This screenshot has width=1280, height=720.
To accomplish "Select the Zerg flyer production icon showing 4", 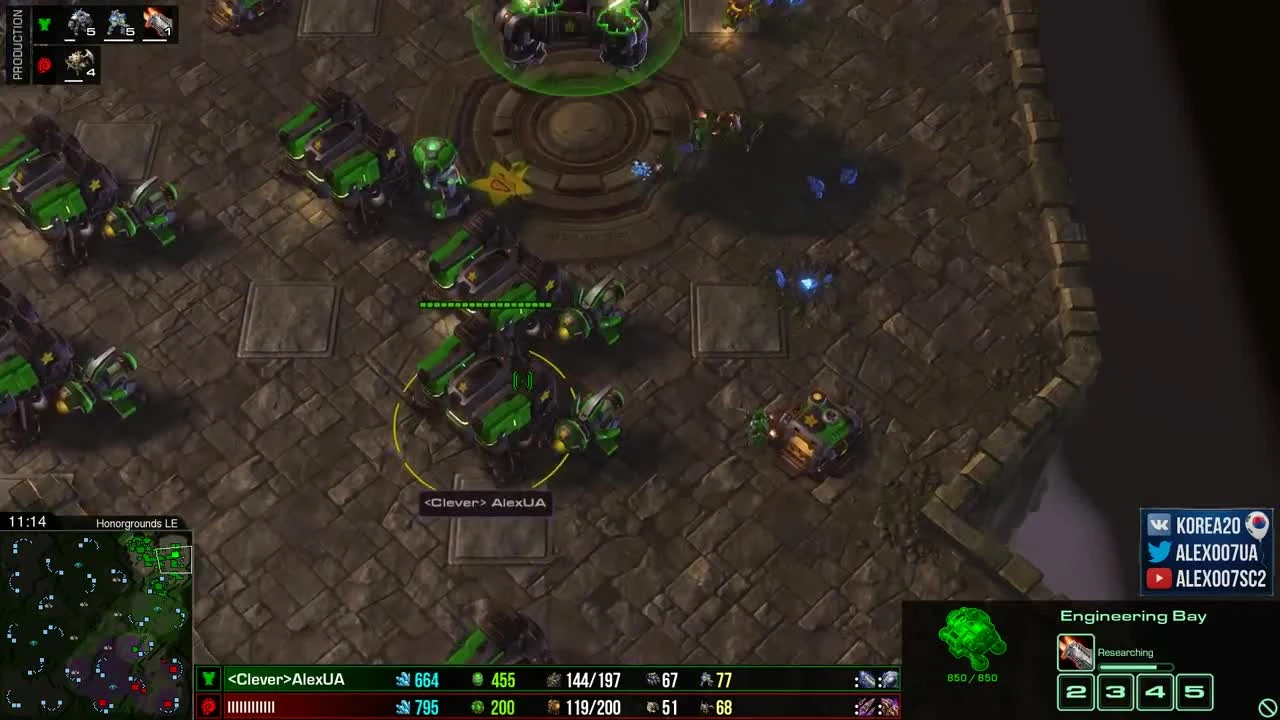I will [x=78, y=65].
